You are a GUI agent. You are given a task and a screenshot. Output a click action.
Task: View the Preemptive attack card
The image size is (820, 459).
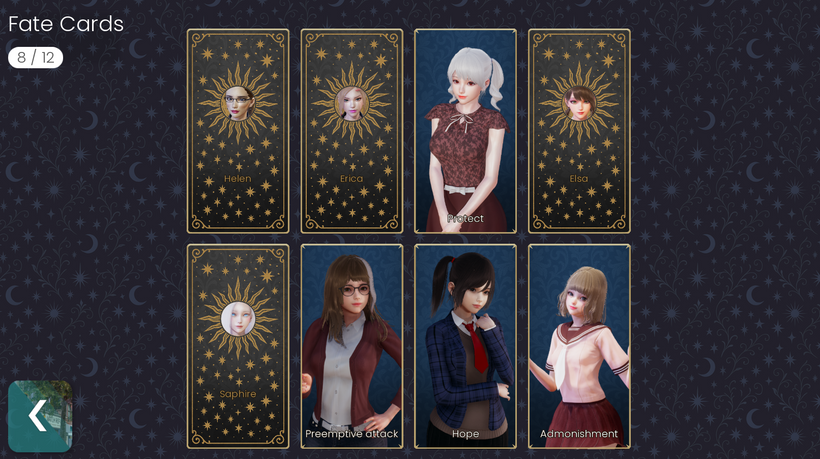click(x=352, y=346)
